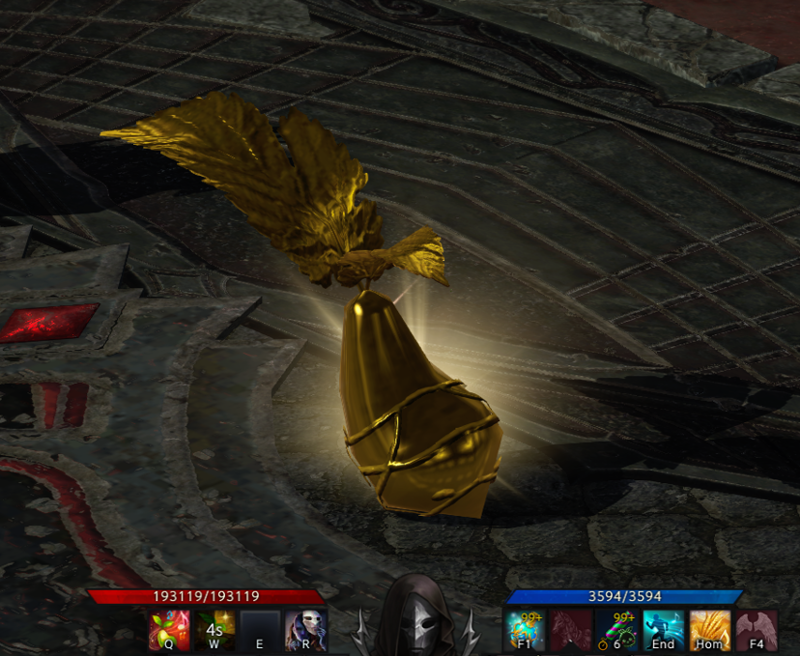This screenshot has width=800, height=656.
Task: Trigger the golden claw skill on Home
Action: 709,631
